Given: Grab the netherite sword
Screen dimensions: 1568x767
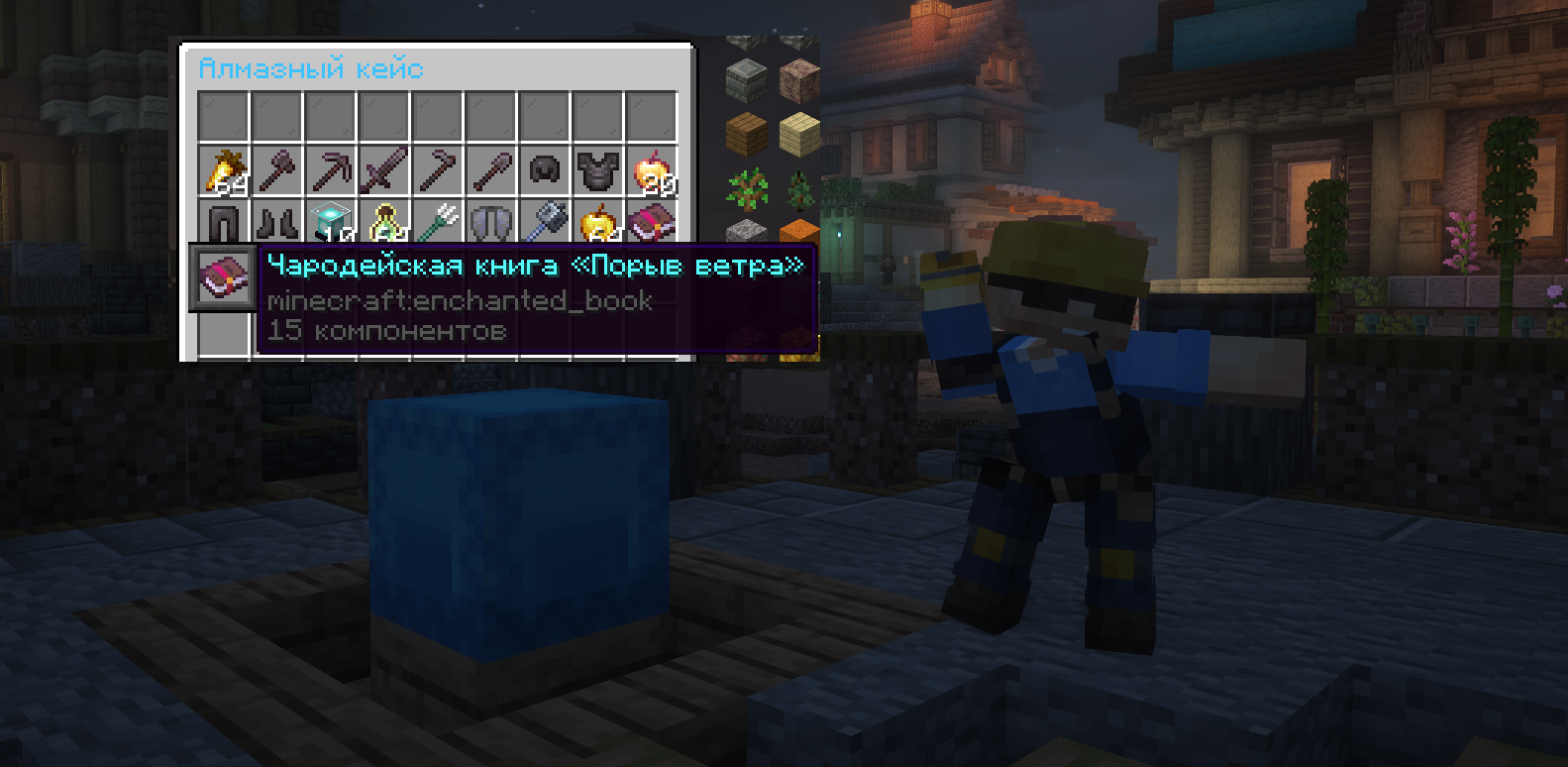Looking at the screenshot, I should [384, 171].
